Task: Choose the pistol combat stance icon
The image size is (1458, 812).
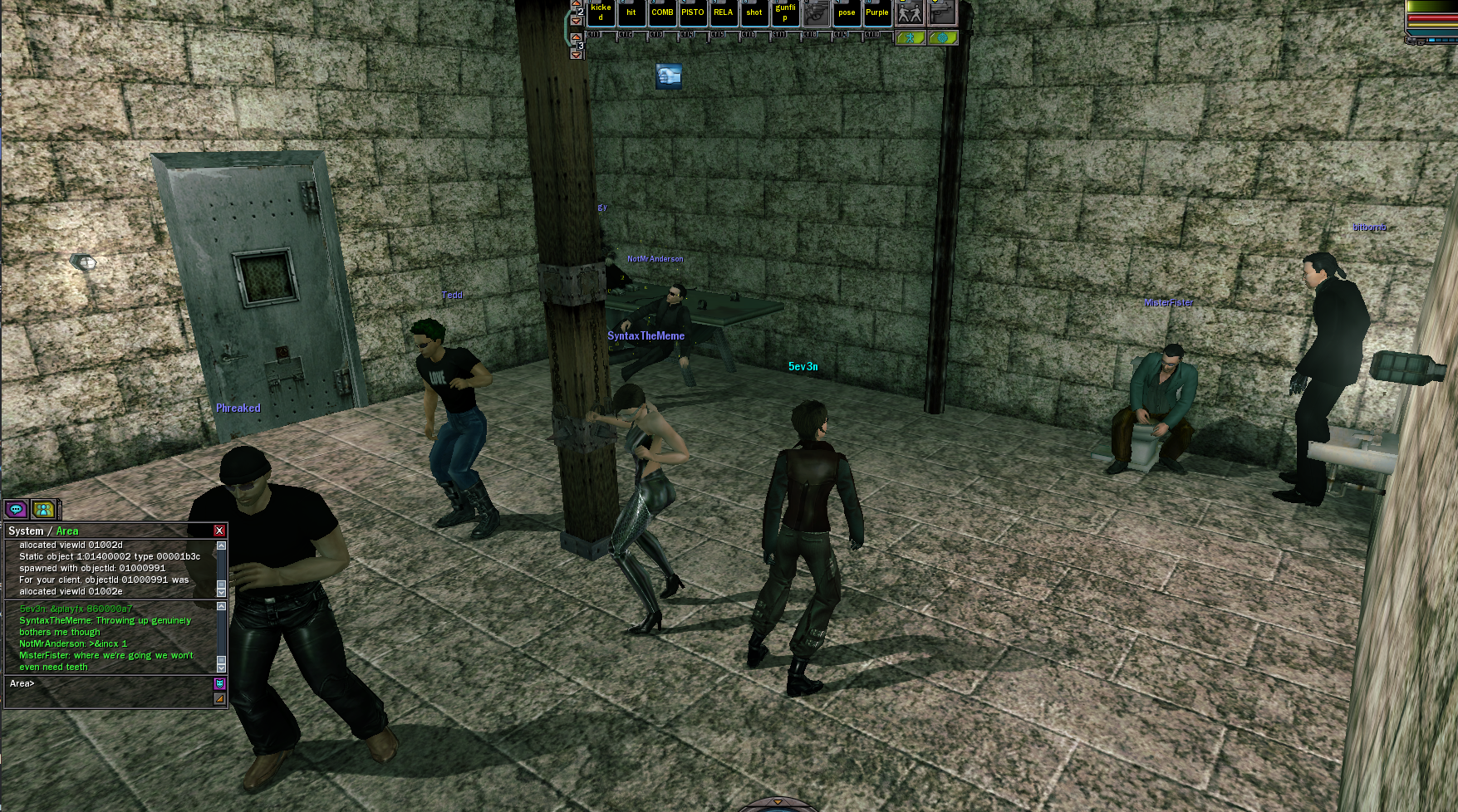Action: pyautogui.click(x=942, y=12)
